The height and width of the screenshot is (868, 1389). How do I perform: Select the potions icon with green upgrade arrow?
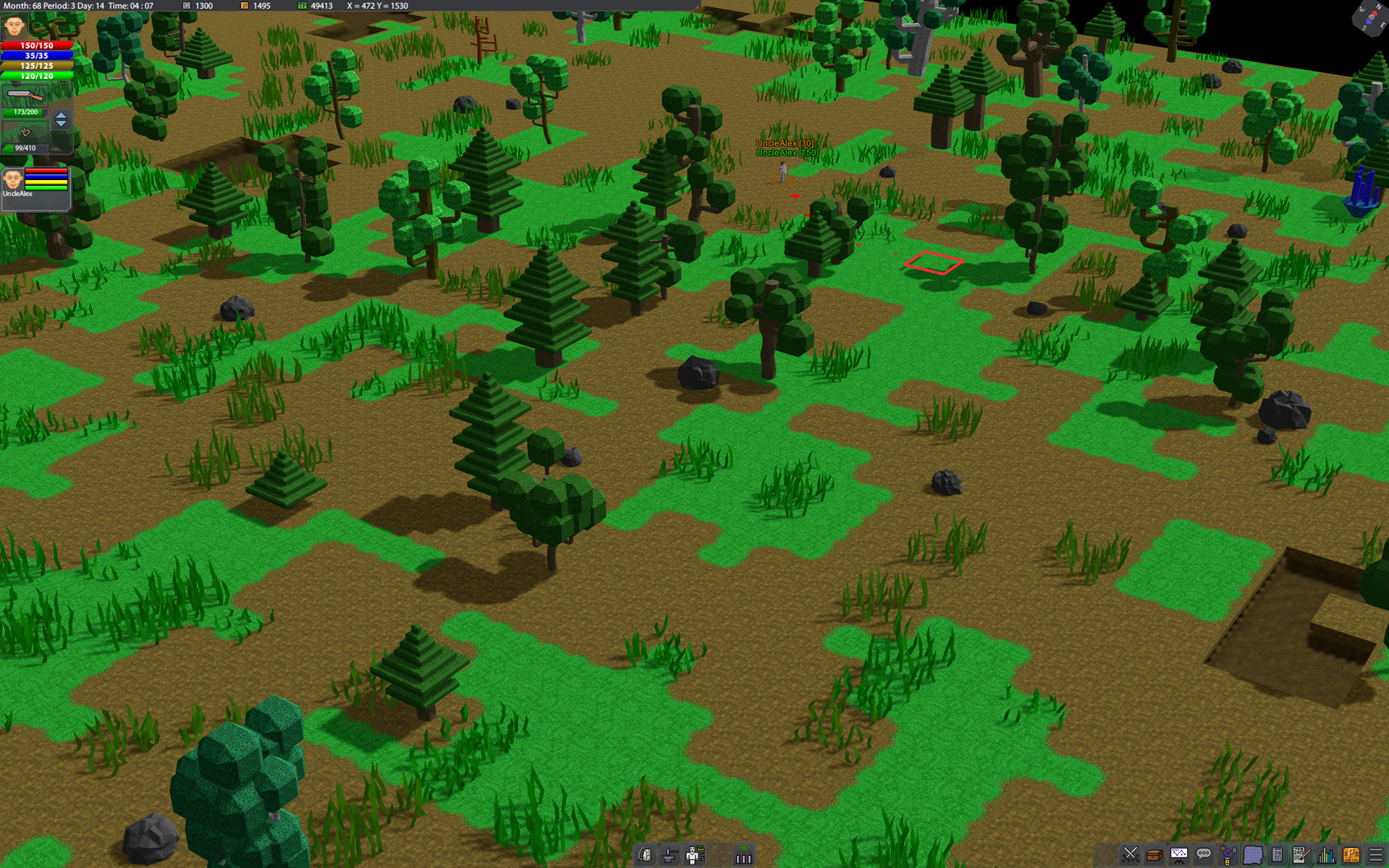click(744, 856)
